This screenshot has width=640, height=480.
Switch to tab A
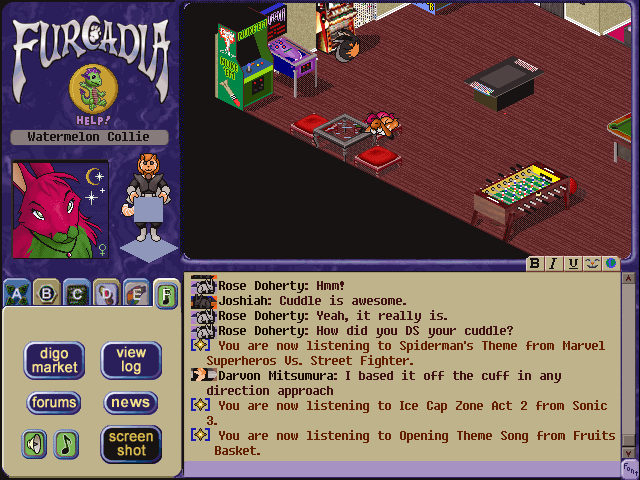[16, 294]
